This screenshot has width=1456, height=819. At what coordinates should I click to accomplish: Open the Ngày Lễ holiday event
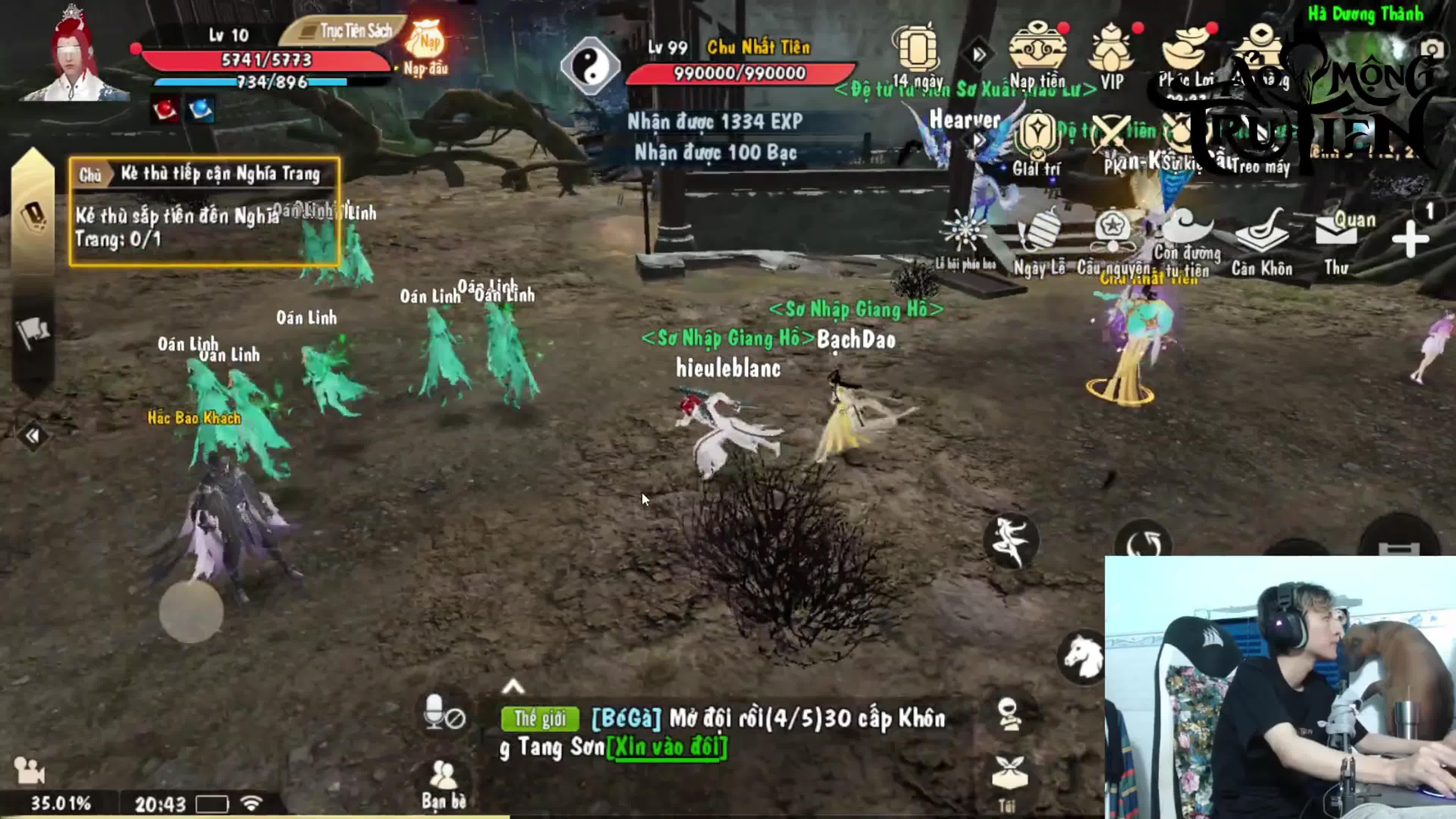[1038, 240]
